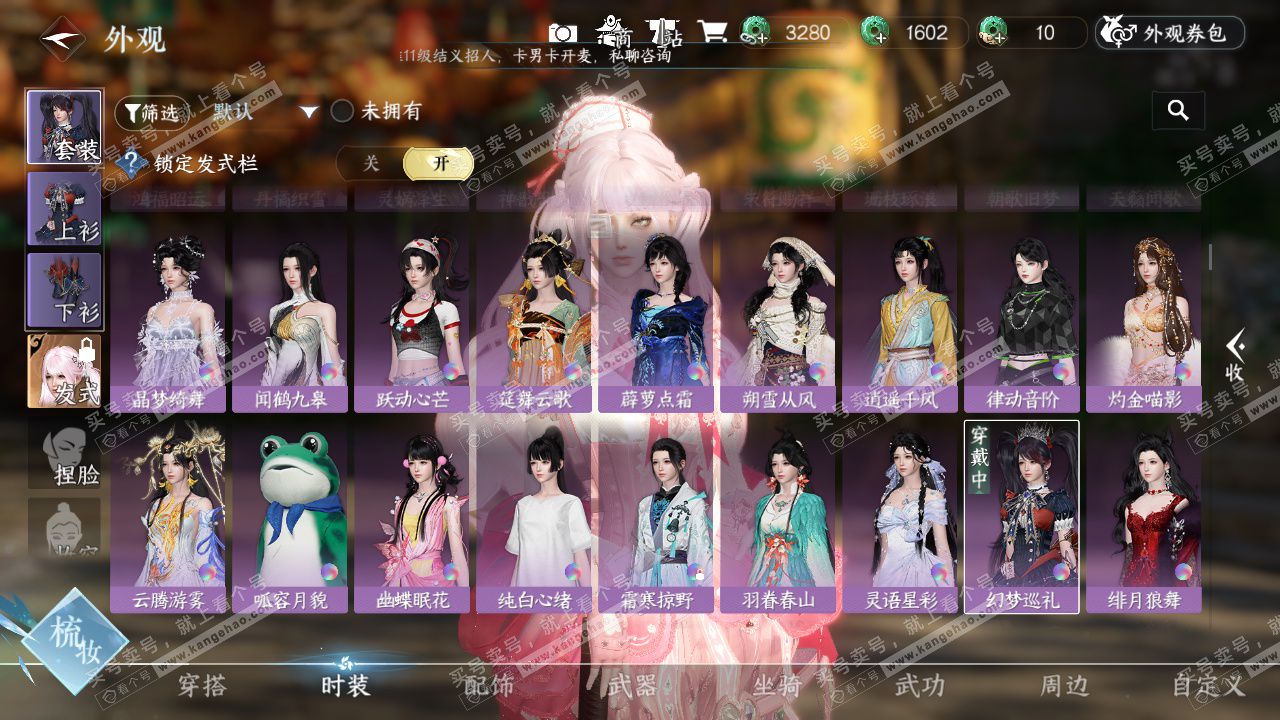This screenshot has width=1280, height=720.
Task: Open the 发式 hairstyle category
Action: click(x=65, y=371)
